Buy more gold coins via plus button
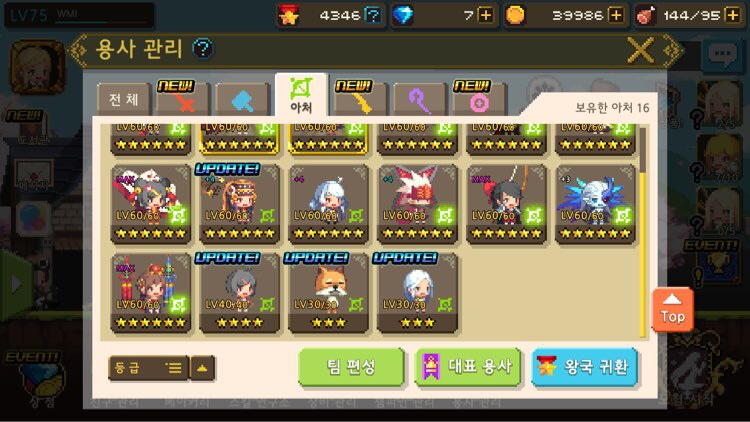The image size is (750, 422). pyautogui.click(x=615, y=15)
